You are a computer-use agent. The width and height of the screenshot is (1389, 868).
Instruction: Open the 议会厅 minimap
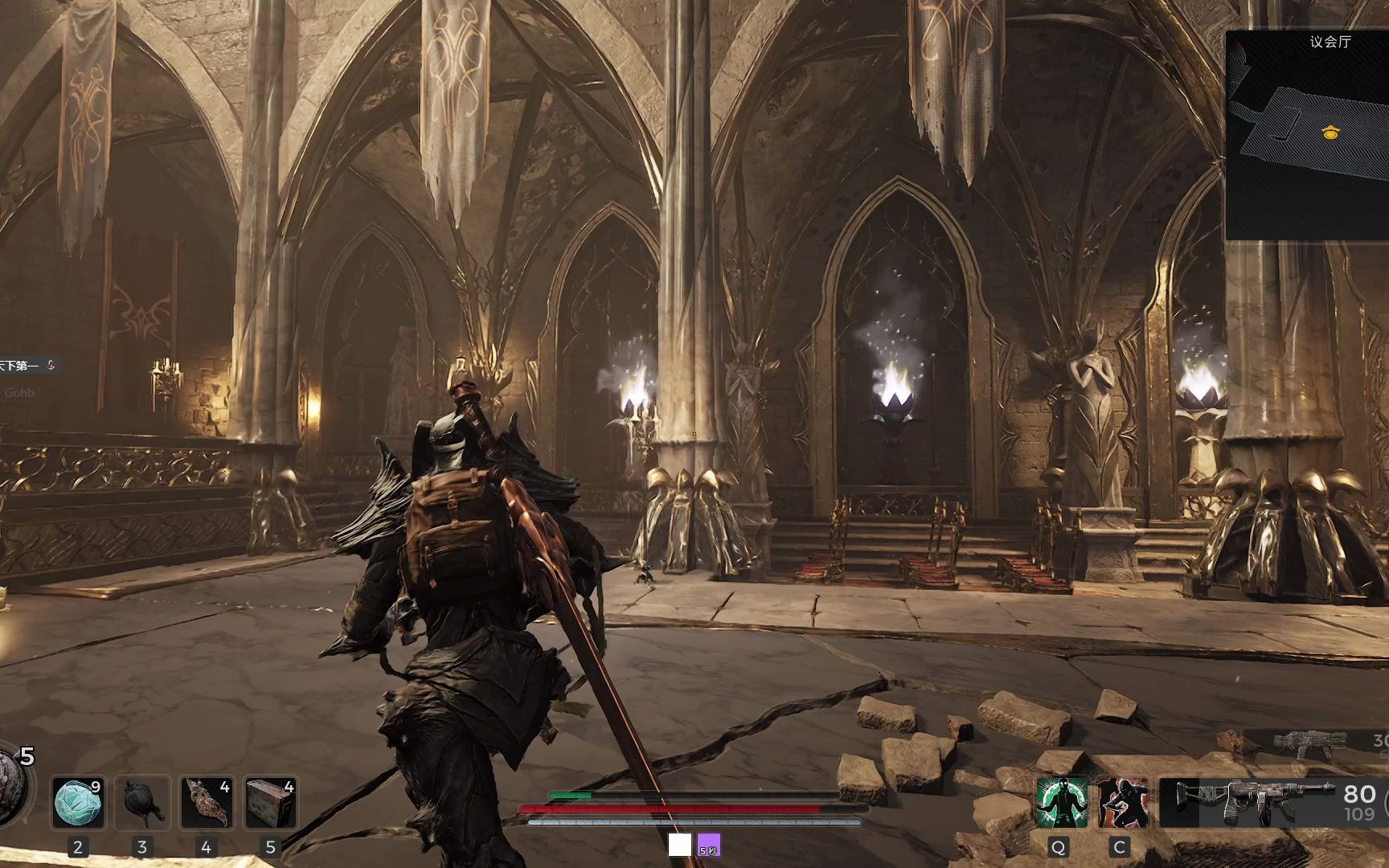click(x=1308, y=135)
